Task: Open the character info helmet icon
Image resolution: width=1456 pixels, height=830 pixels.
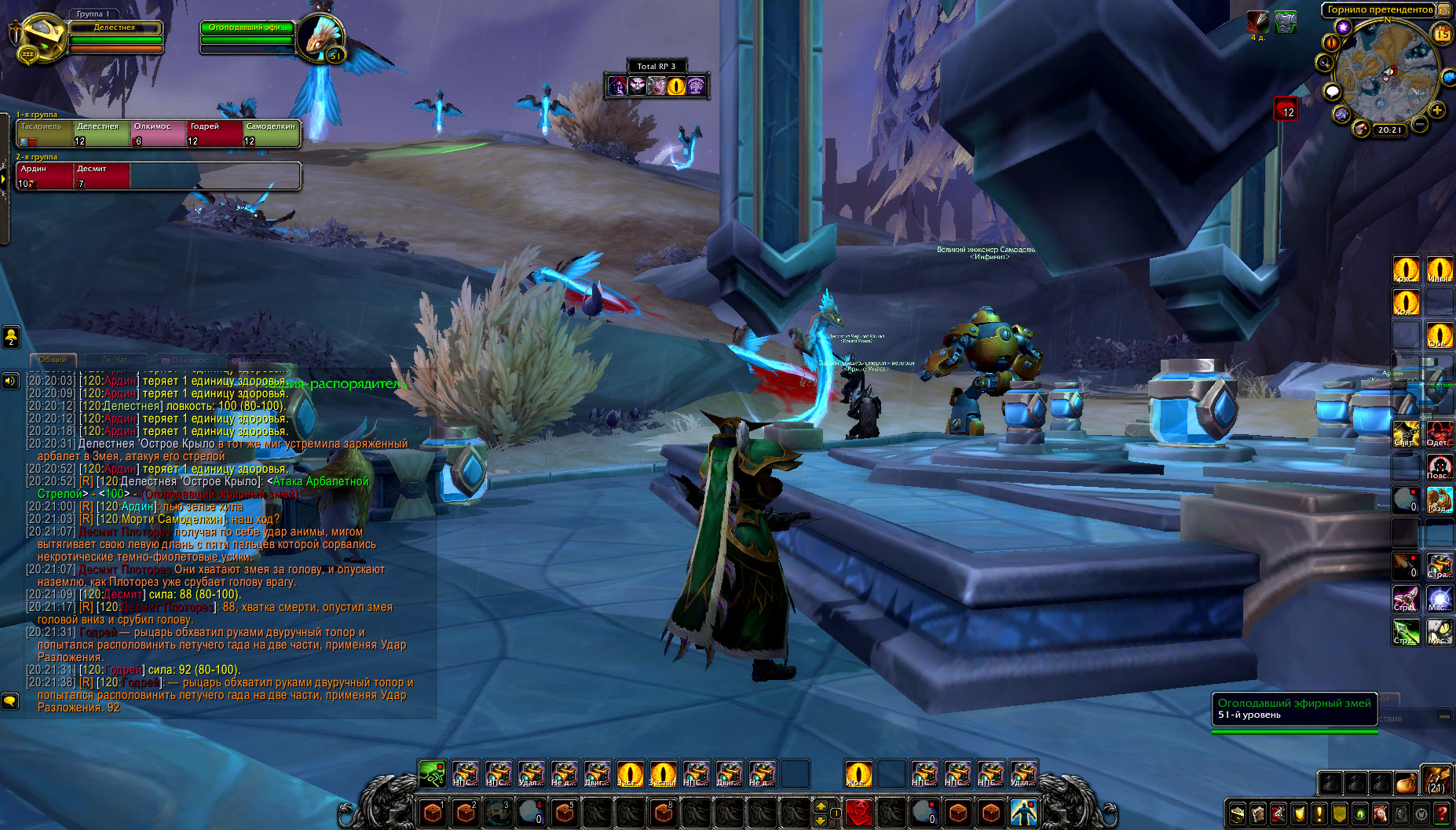Action: pyautogui.click(x=1238, y=814)
